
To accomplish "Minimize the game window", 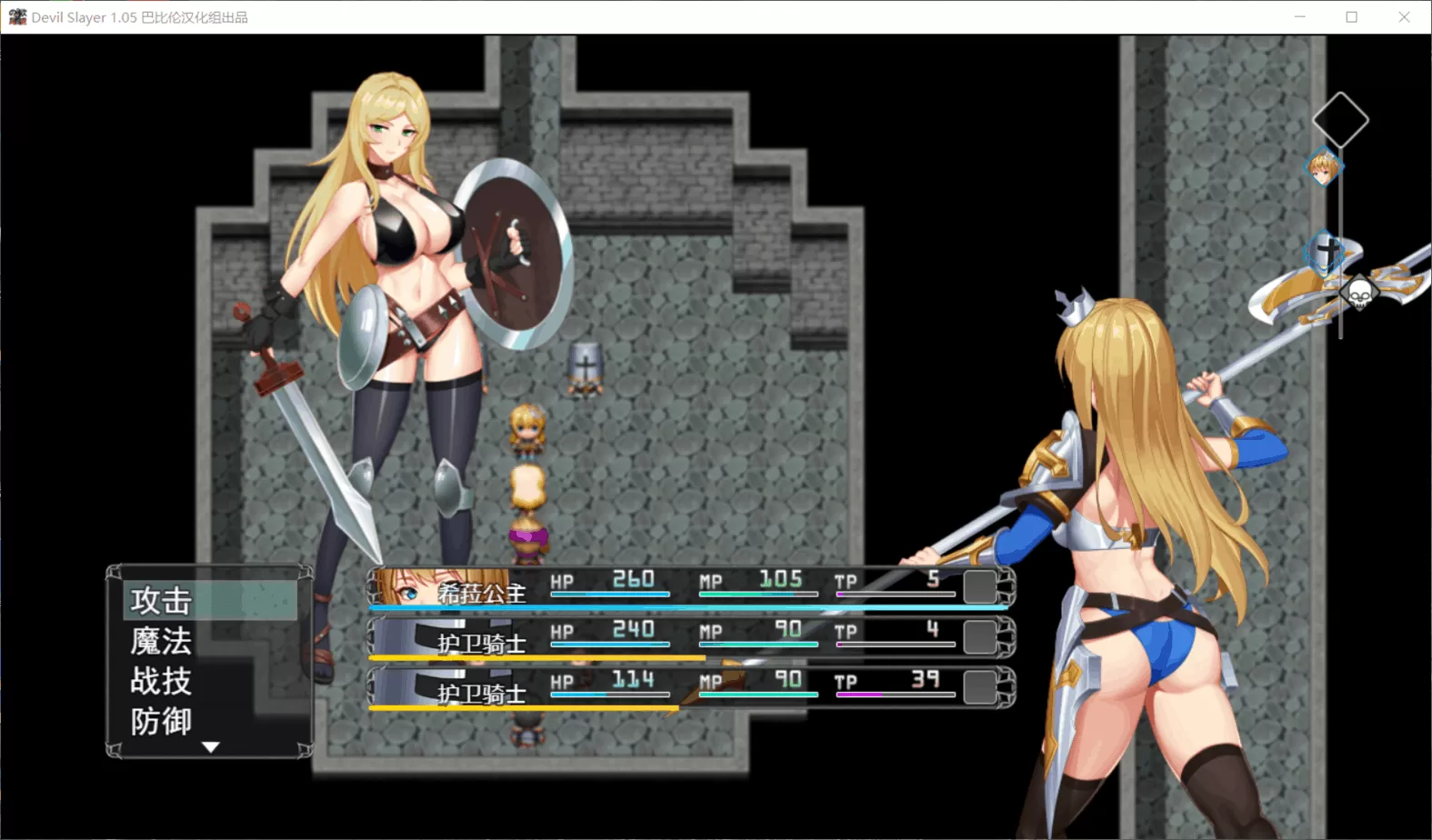I will coord(1300,17).
